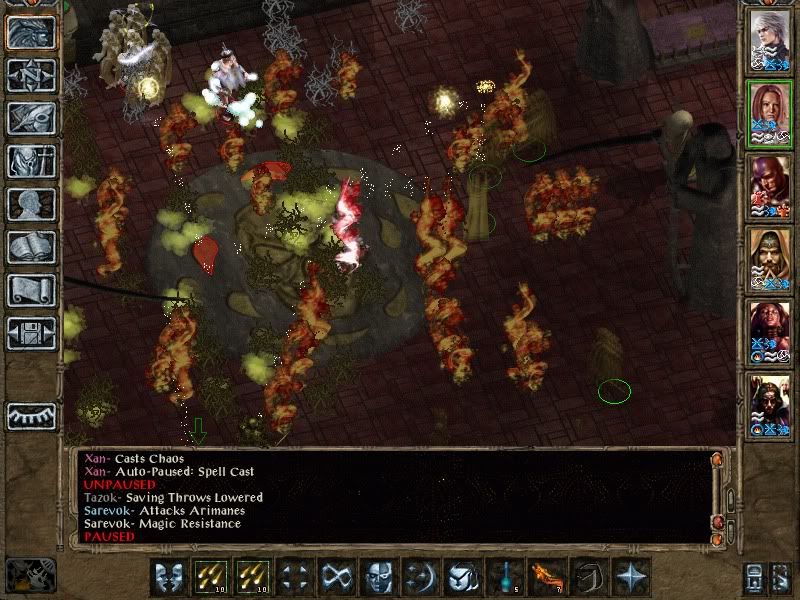Use the blue potion quick slot

504,578
